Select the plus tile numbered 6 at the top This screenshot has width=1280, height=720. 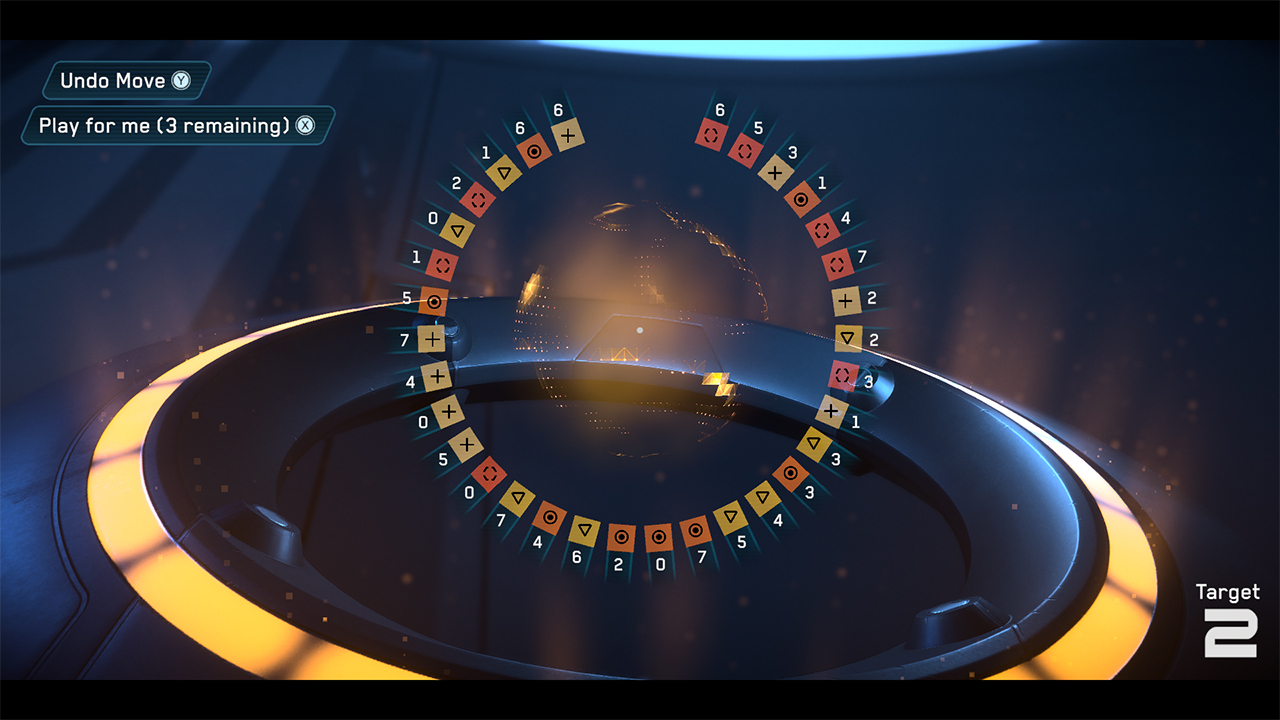568,136
